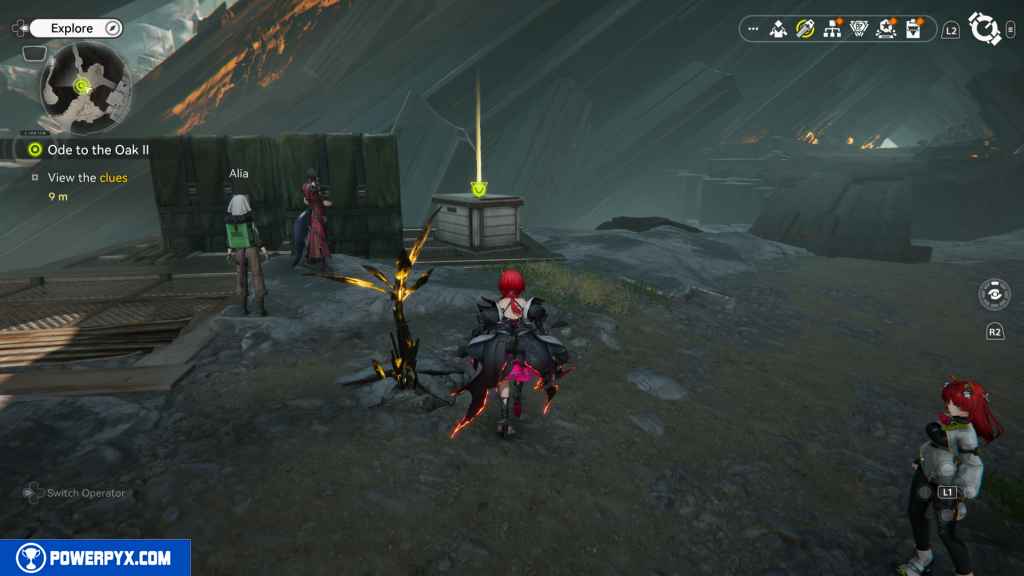Open the circular minimap
The width and height of the screenshot is (1024, 576).
click(x=84, y=87)
